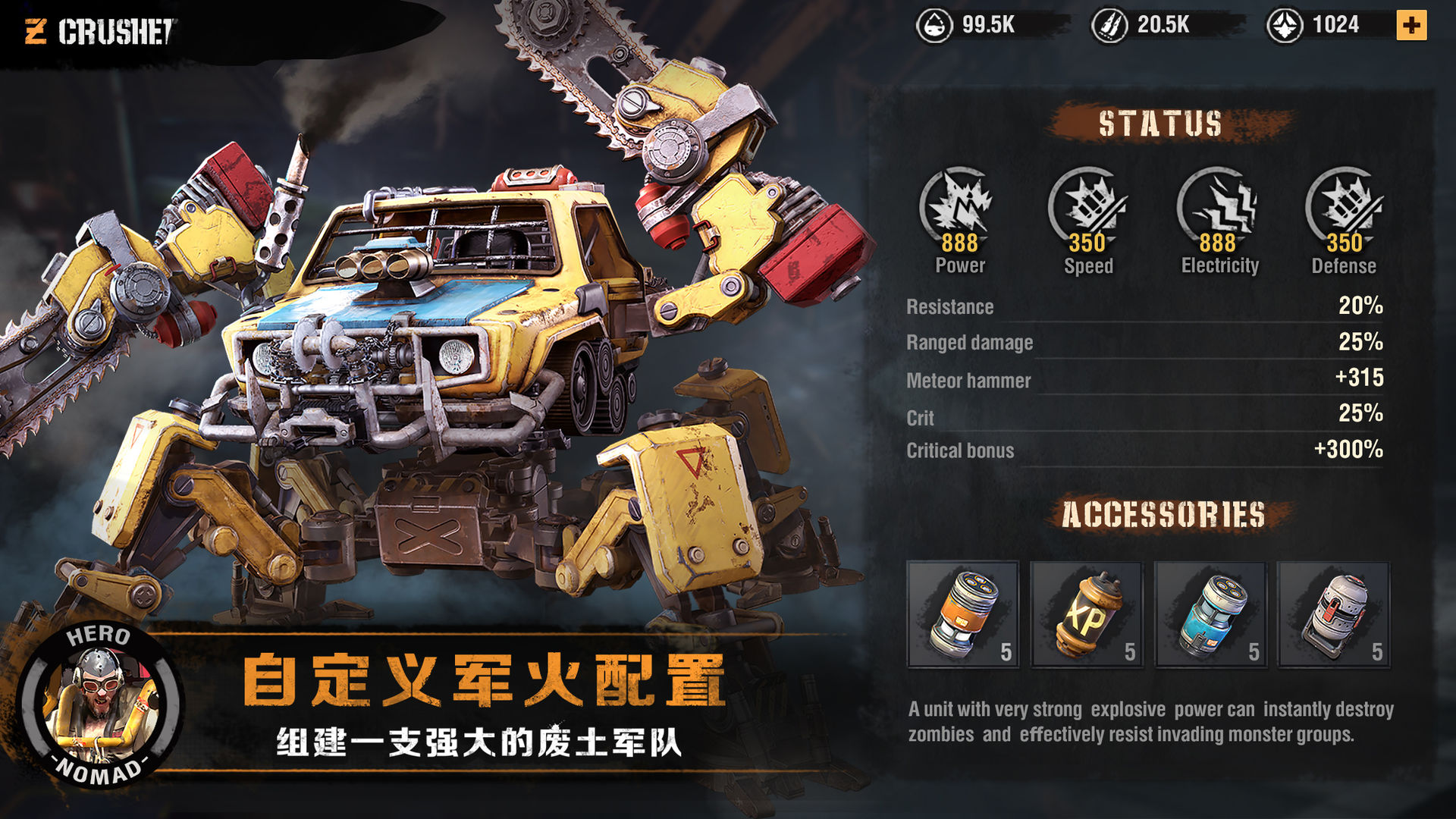Screen dimensions: 1456x819
Task: Select the orange canister accessory slot
Action: 963,614
